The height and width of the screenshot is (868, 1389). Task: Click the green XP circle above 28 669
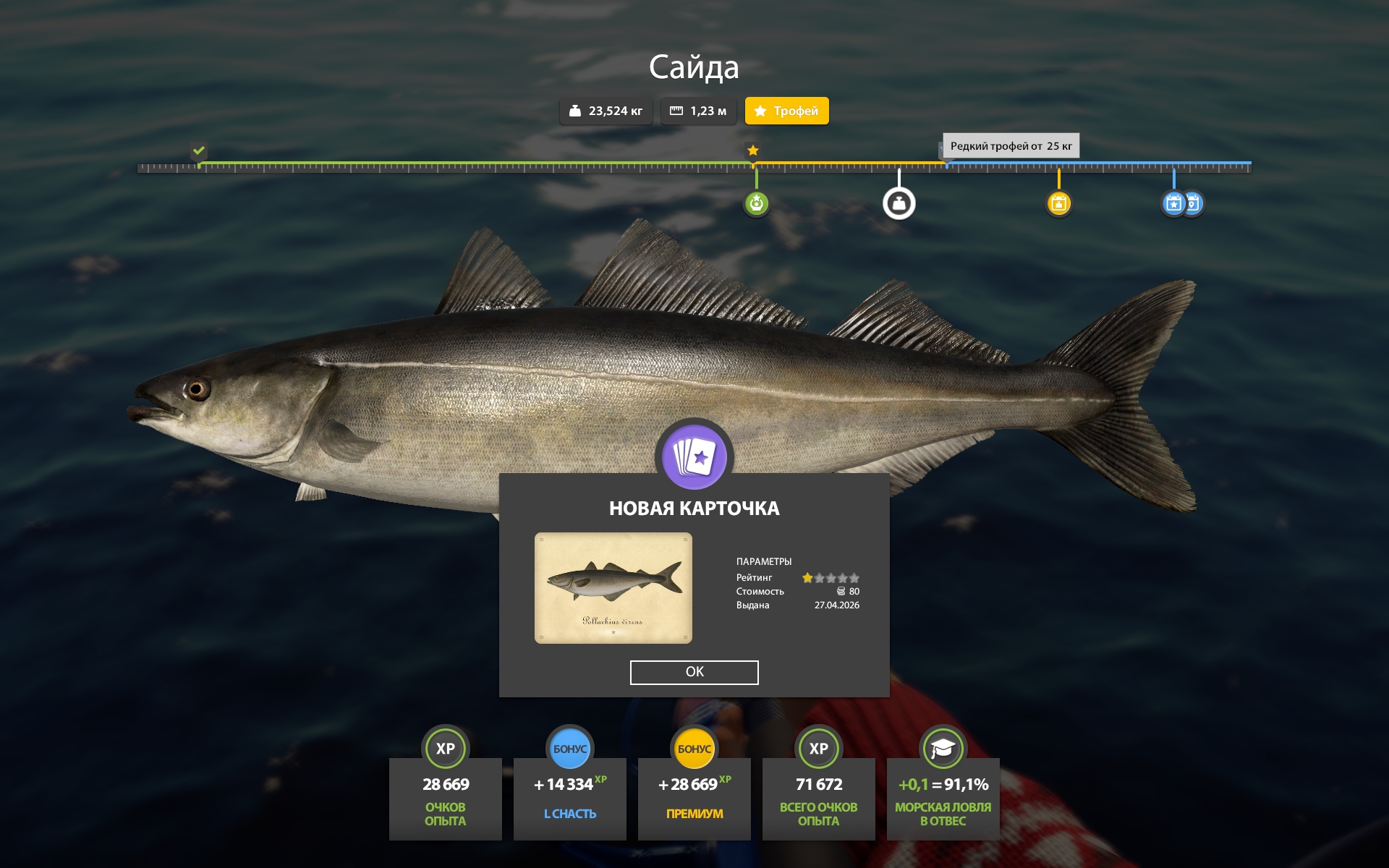[446, 749]
